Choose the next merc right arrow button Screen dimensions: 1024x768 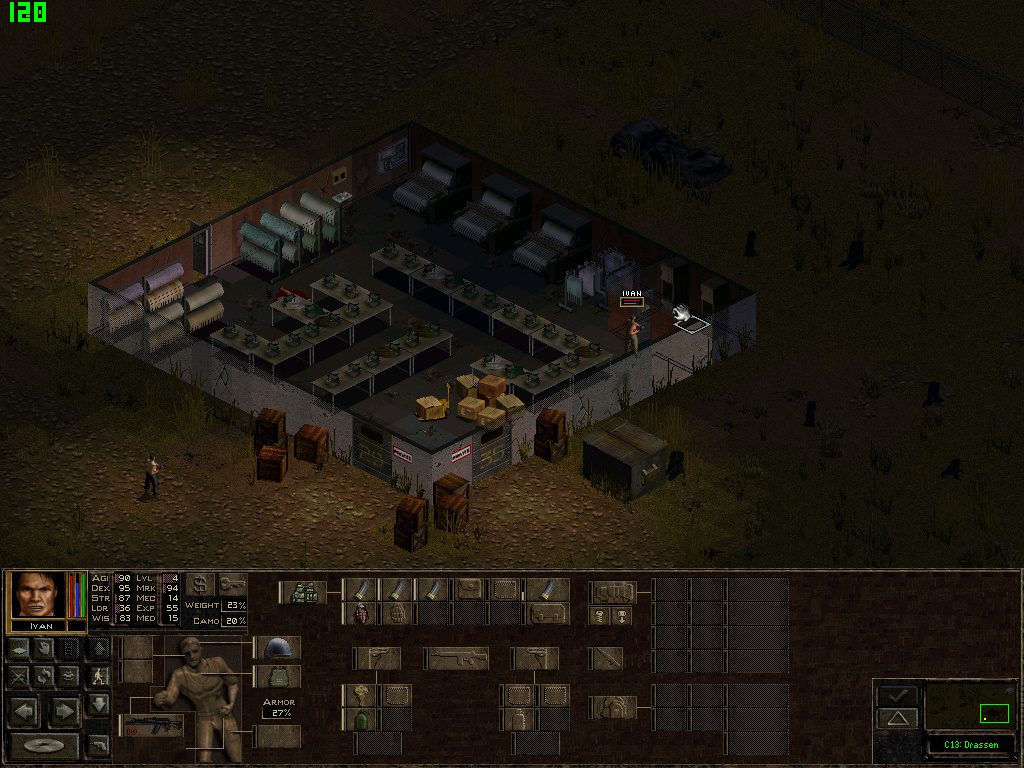click(64, 712)
